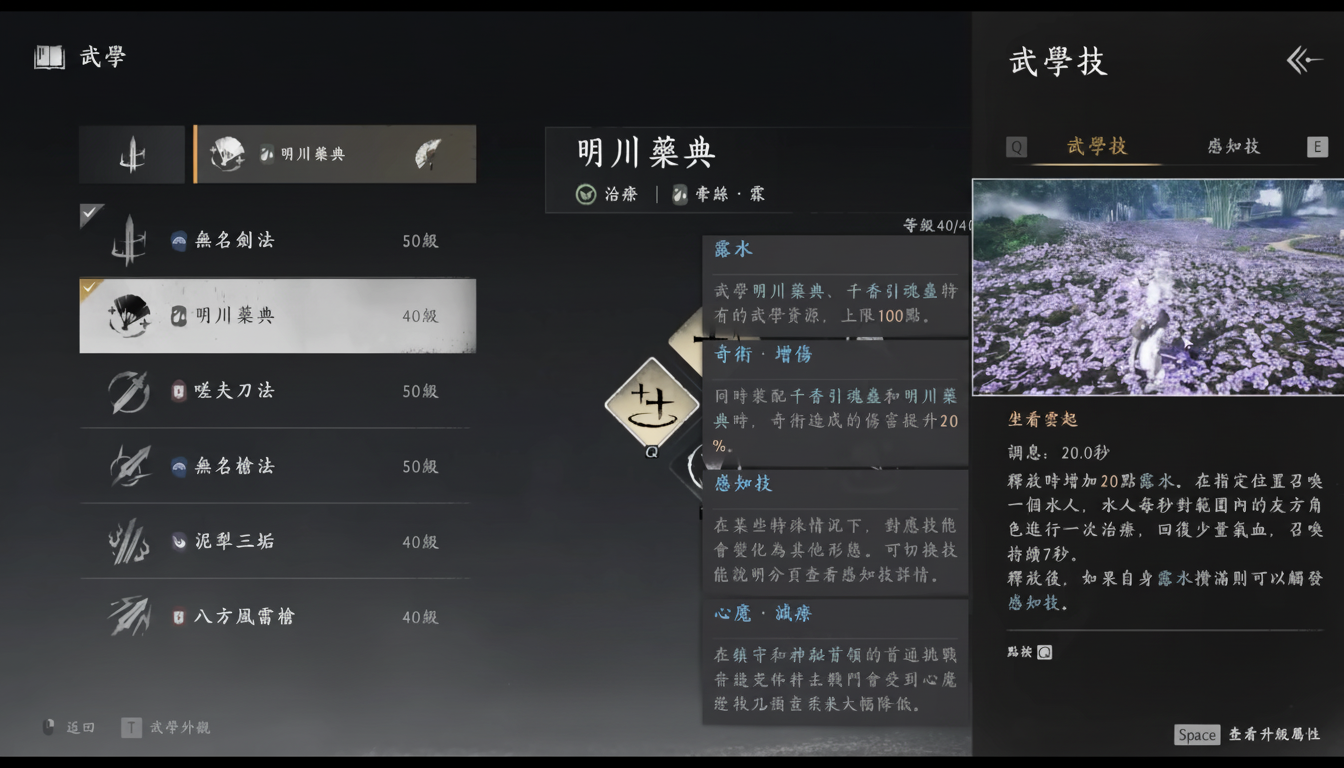The height and width of the screenshot is (768, 1344).
Task: Select the 泥犁三垢 skill icon
Action: 130,540
